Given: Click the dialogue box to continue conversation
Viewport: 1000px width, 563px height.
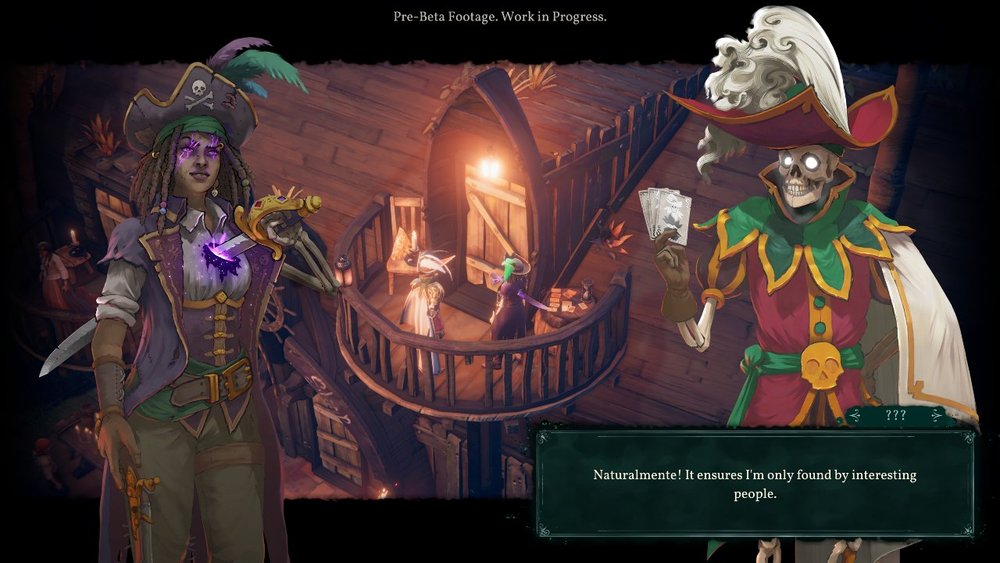Looking at the screenshot, I should tap(754, 484).
